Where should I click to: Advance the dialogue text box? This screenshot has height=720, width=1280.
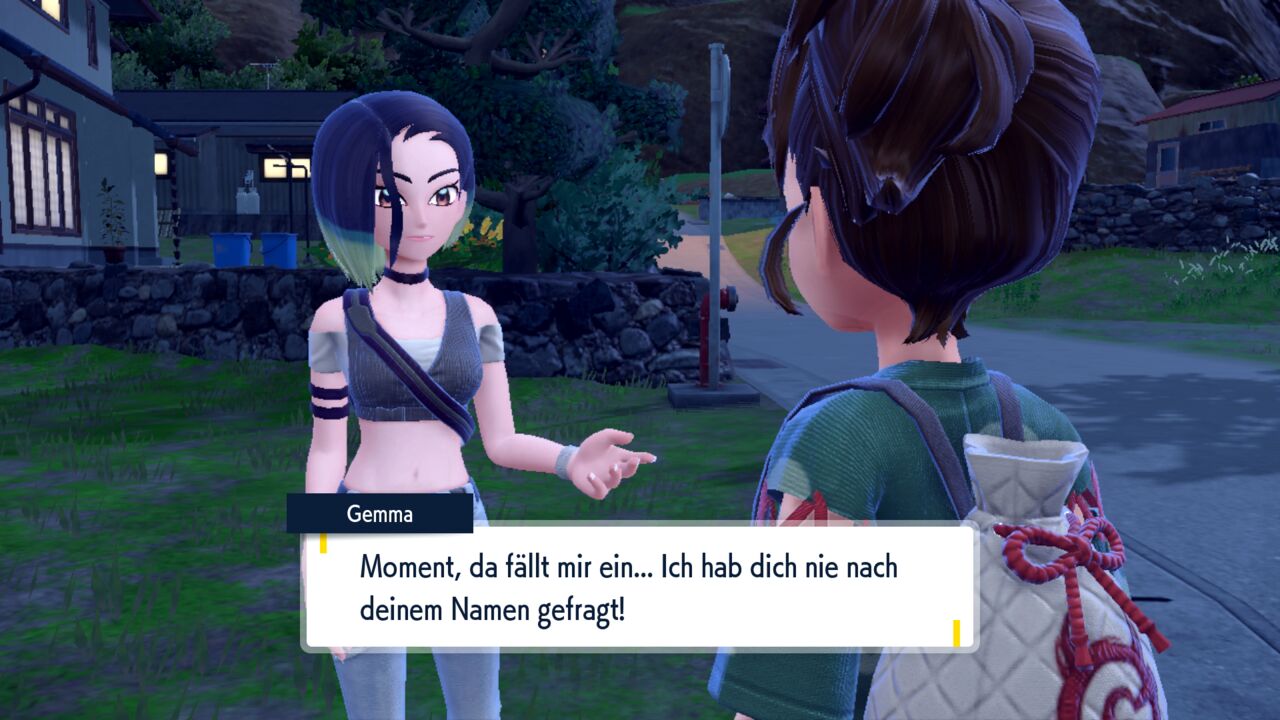point(638,587)
